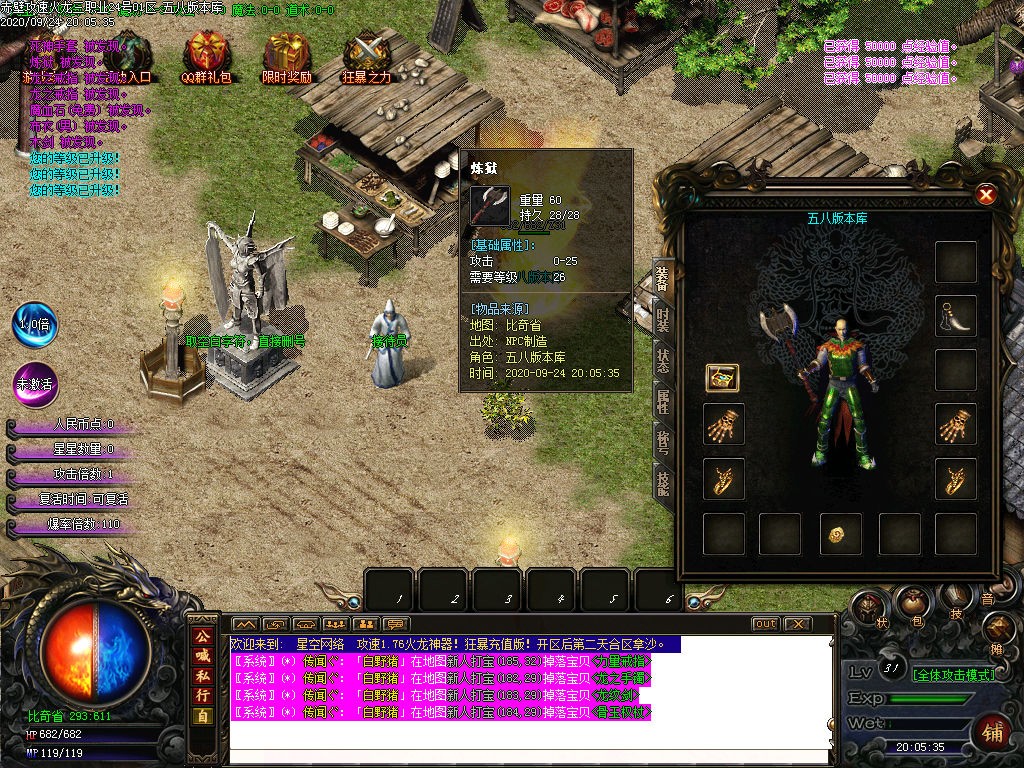This screenshot has width=1024, height=768.
Task: Close the character equipment panel
Action: pos(986,195)
